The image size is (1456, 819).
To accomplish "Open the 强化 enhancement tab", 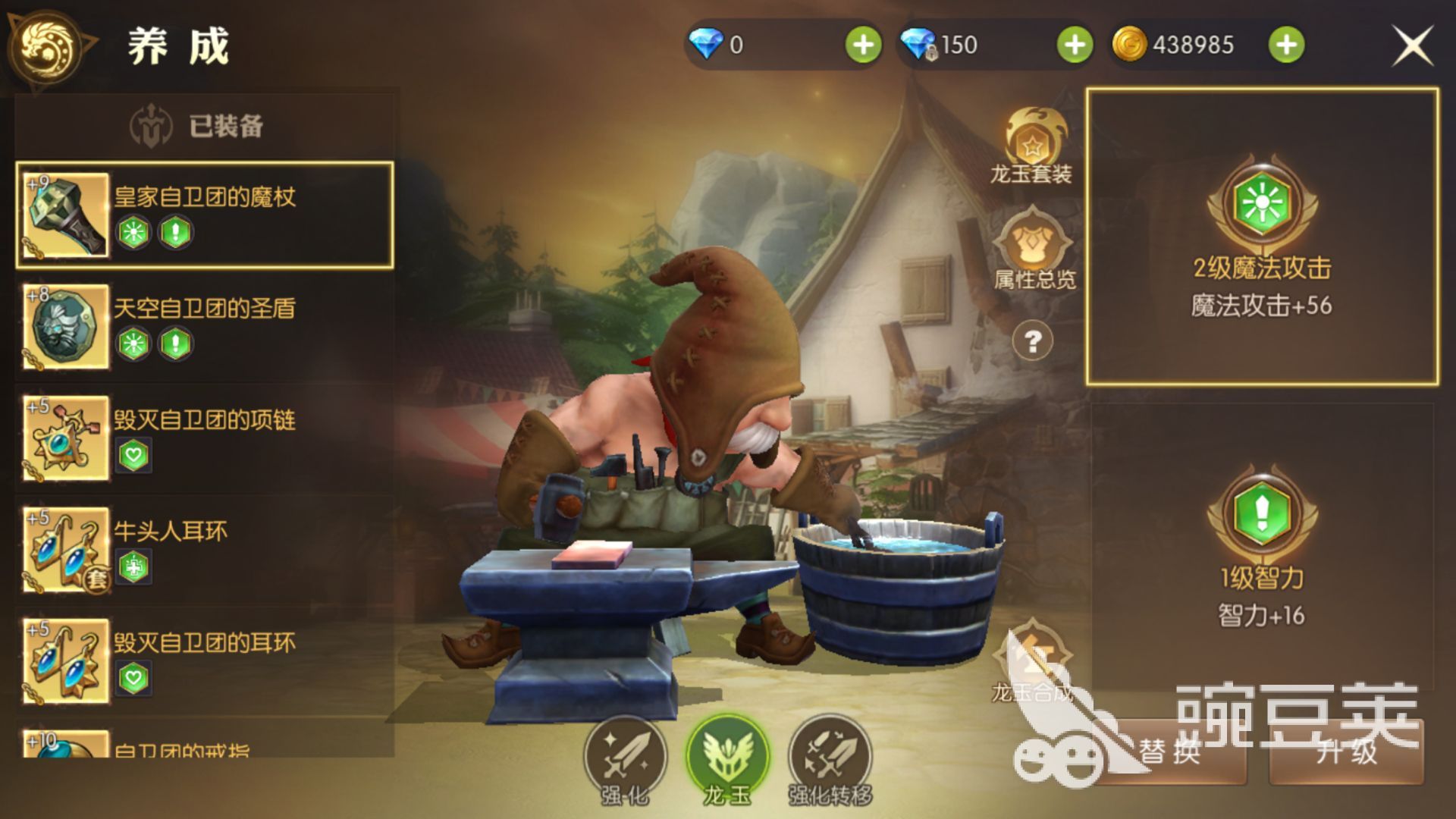I will (625, 758).
